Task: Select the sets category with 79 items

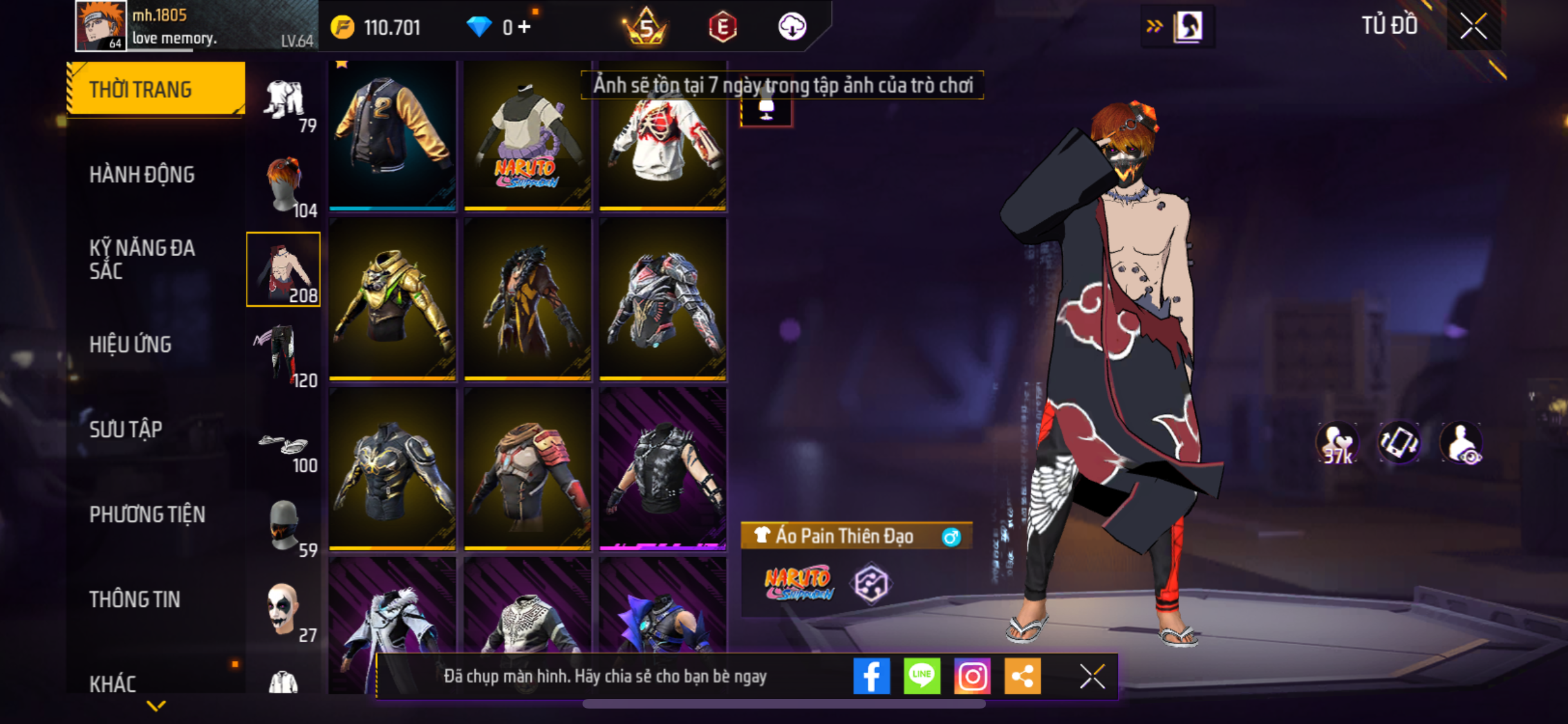Action: 285,103
